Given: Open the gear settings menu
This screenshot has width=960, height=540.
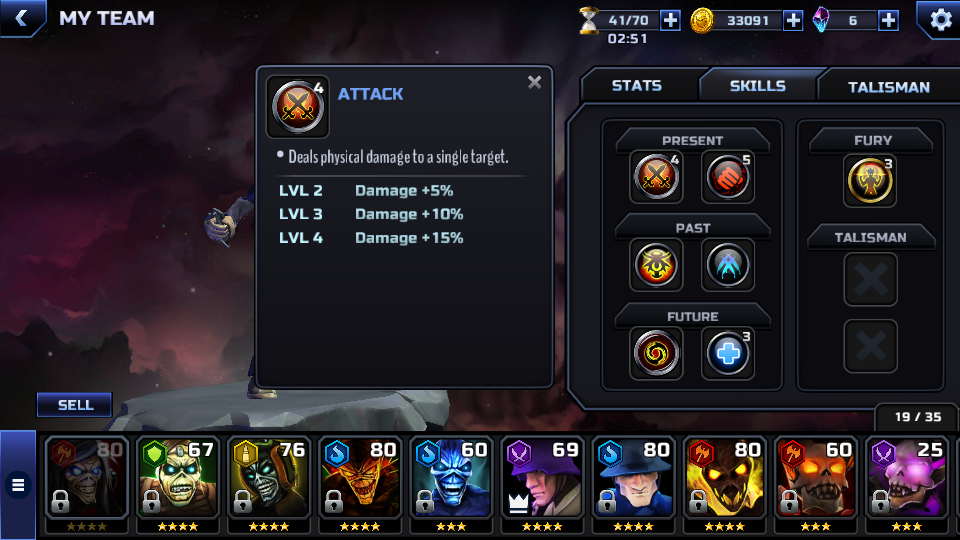Looking at the screenshot, I should [940, 19].
